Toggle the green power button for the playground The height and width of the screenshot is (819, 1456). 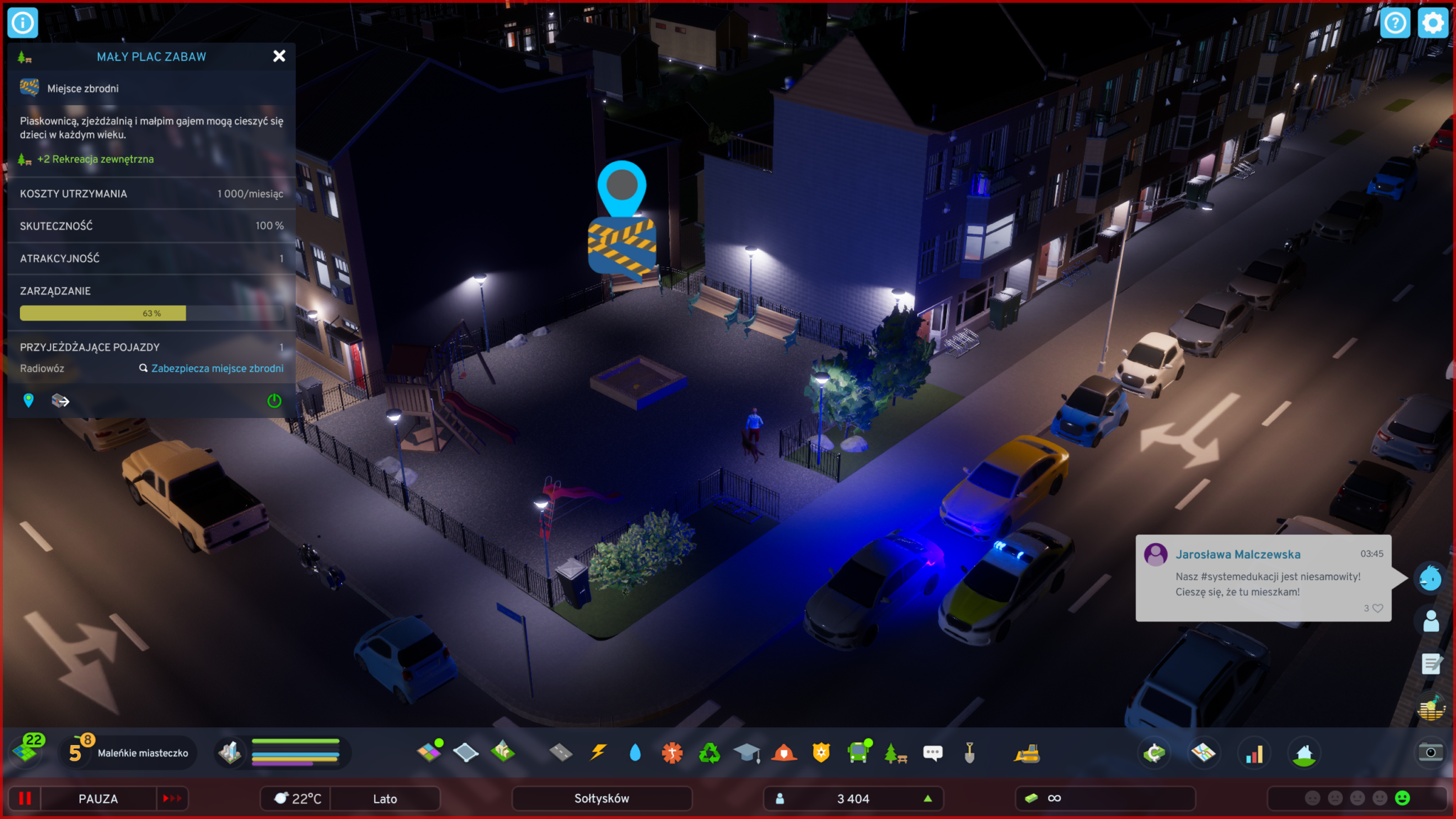click(x=274, y=401)
